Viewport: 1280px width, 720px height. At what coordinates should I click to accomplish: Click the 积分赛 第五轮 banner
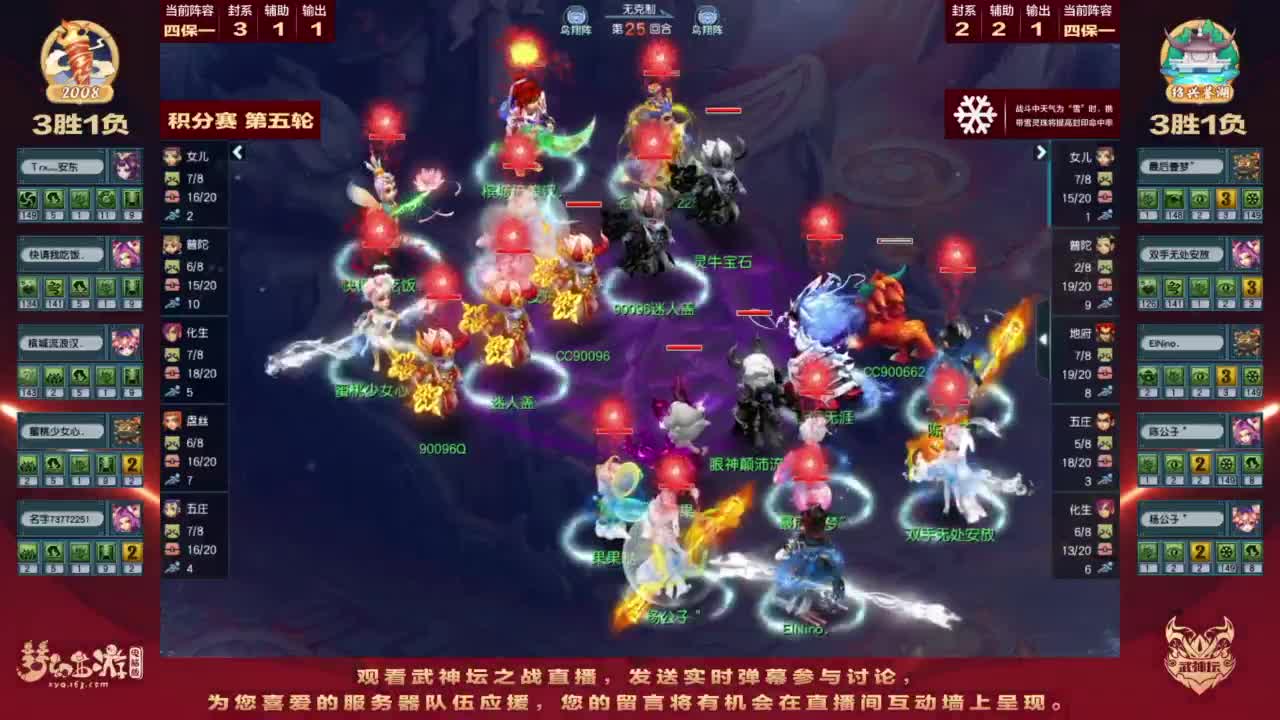(240, 120)
